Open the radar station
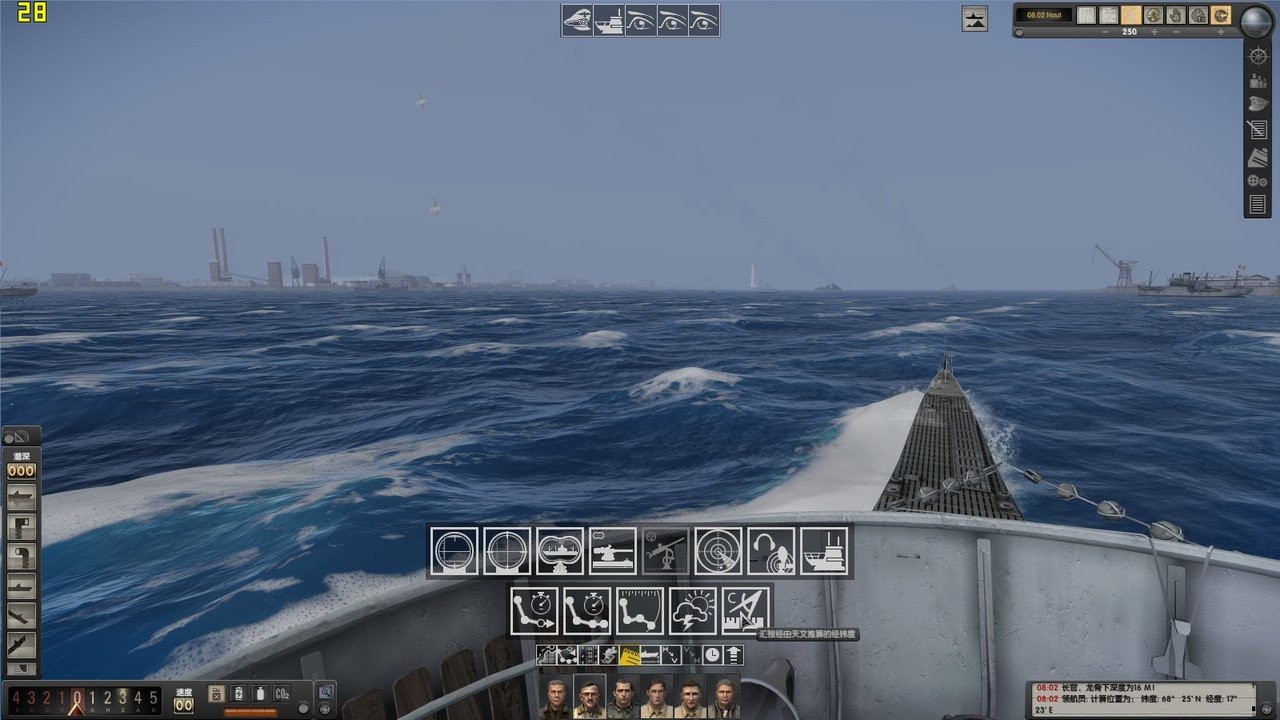This screenshot has width=1280, height=720. [x=719, y=551]
